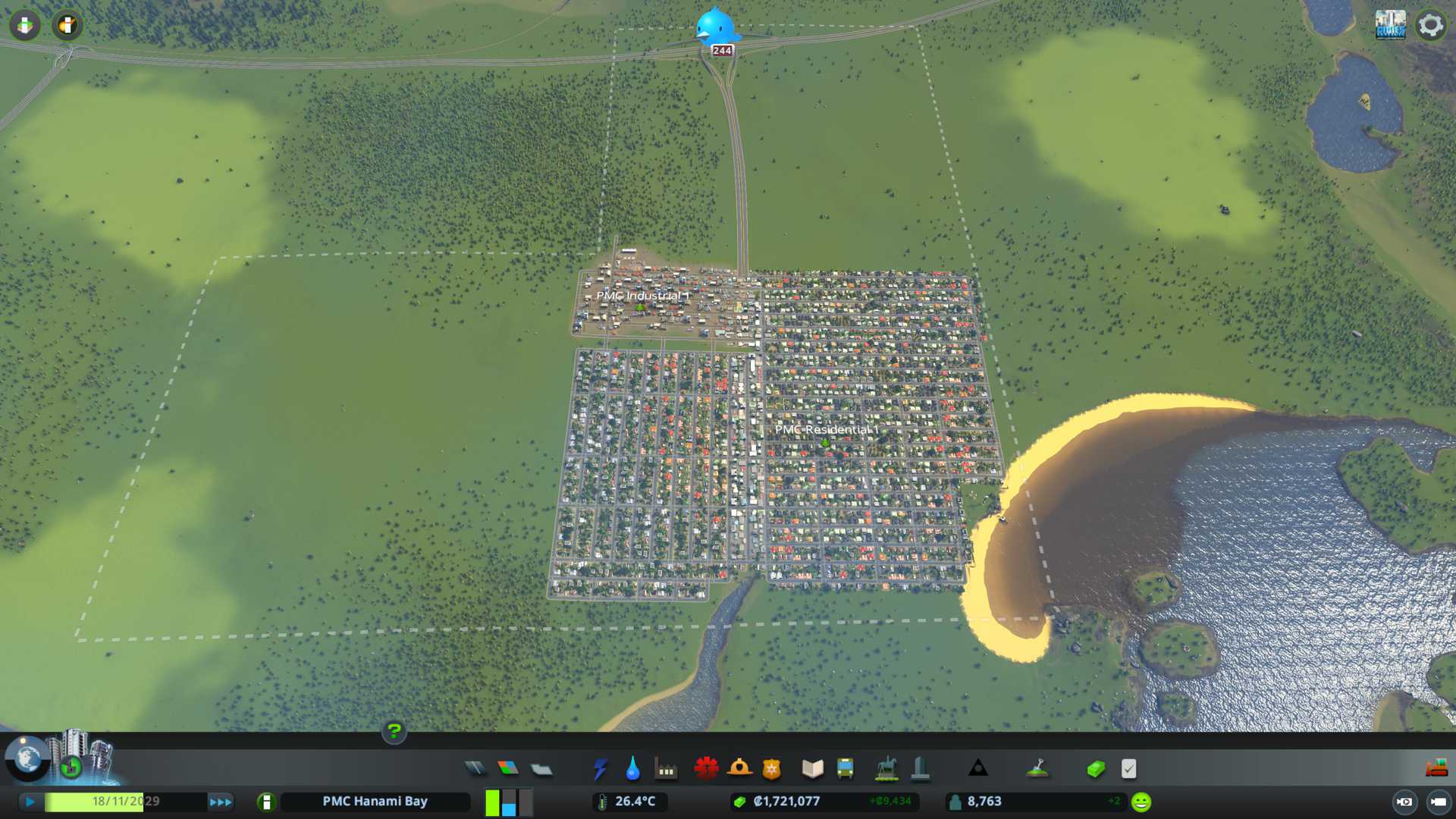Open the Parks statue menu
The width and height of the screenshot is (1456, 819).
[886, 769]
